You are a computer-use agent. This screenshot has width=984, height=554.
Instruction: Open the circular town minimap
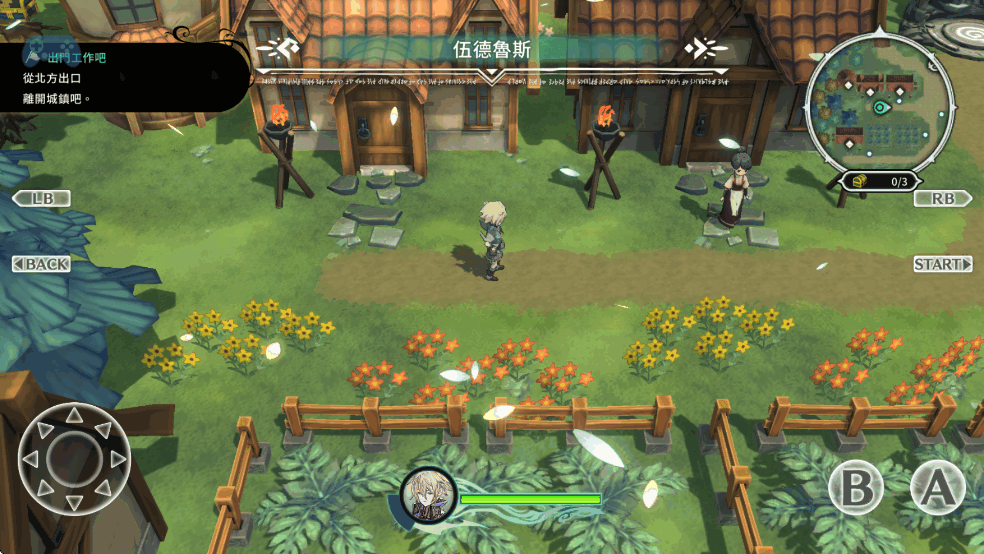click(879, 107)
